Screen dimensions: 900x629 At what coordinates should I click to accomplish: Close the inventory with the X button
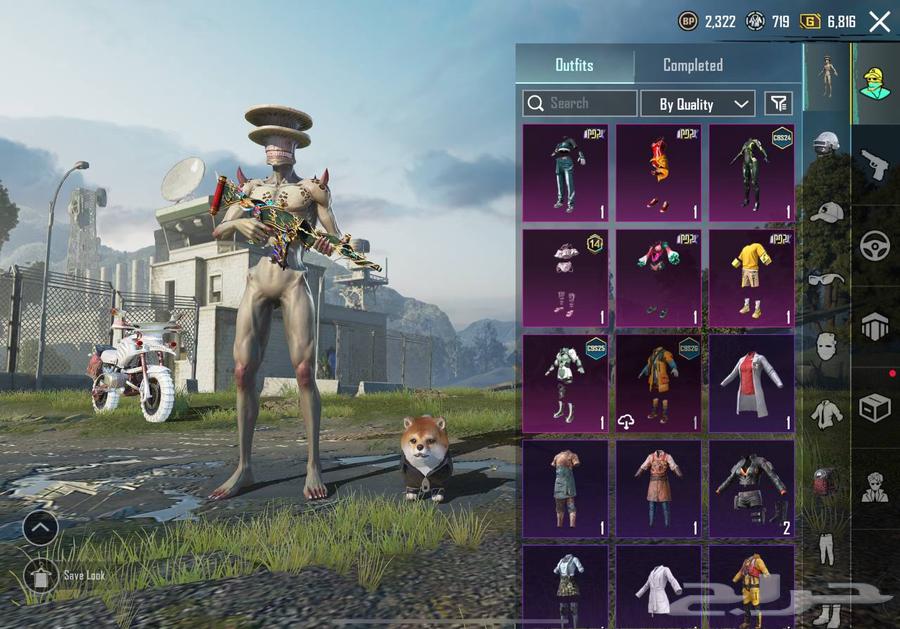(879, 21)
